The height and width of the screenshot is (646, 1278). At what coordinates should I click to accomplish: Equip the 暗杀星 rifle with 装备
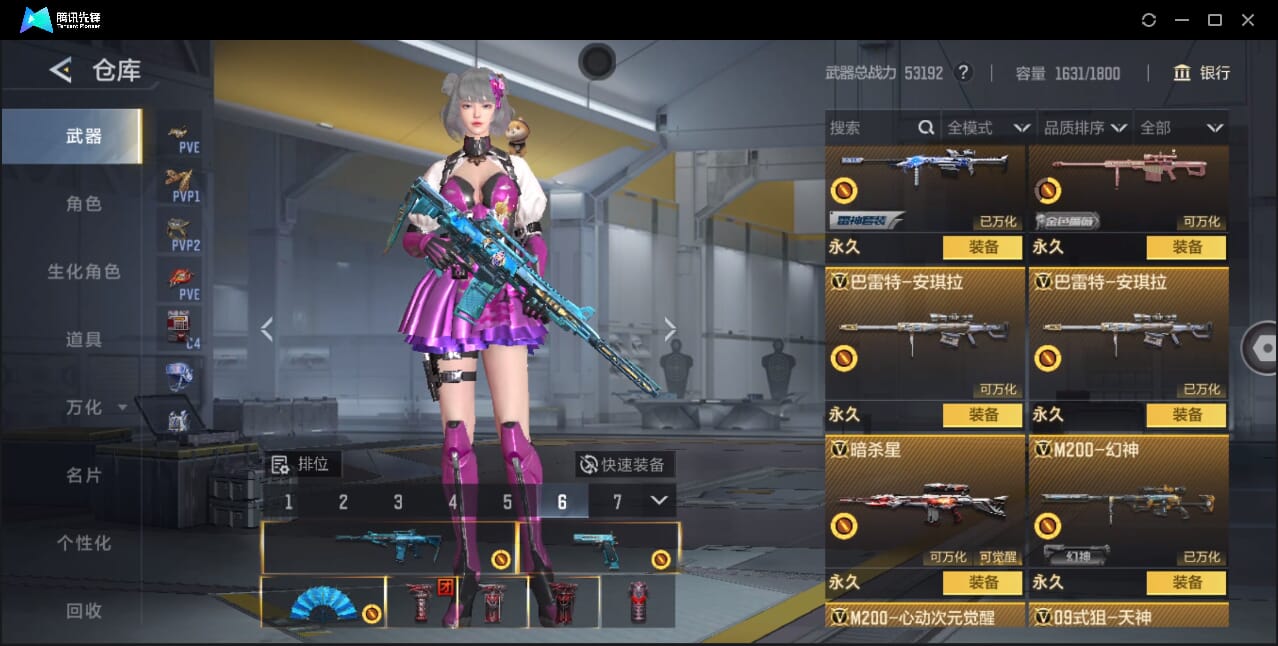(x=982, y=582)
